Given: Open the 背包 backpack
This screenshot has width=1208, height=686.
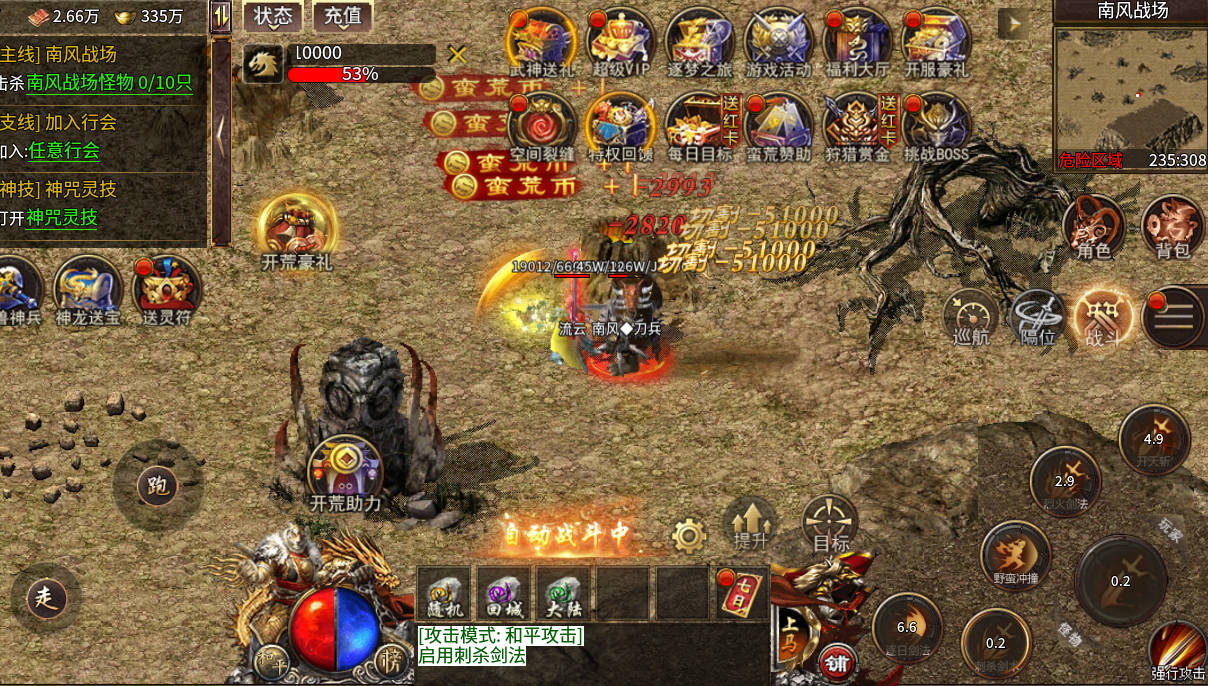Looking at the screenshot, I should [1173, 227].
